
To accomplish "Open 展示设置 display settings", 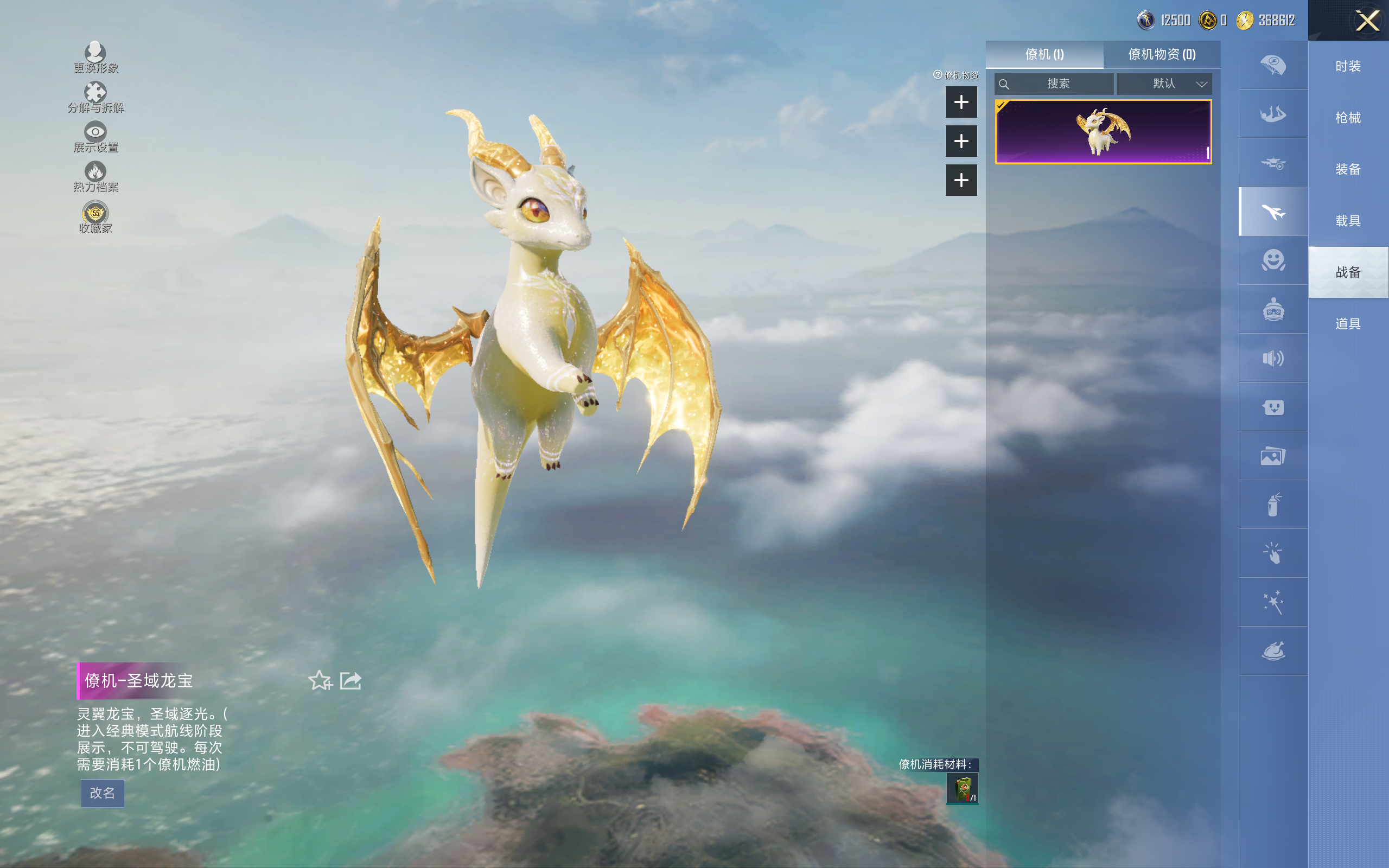I will (x=95, y=132).
